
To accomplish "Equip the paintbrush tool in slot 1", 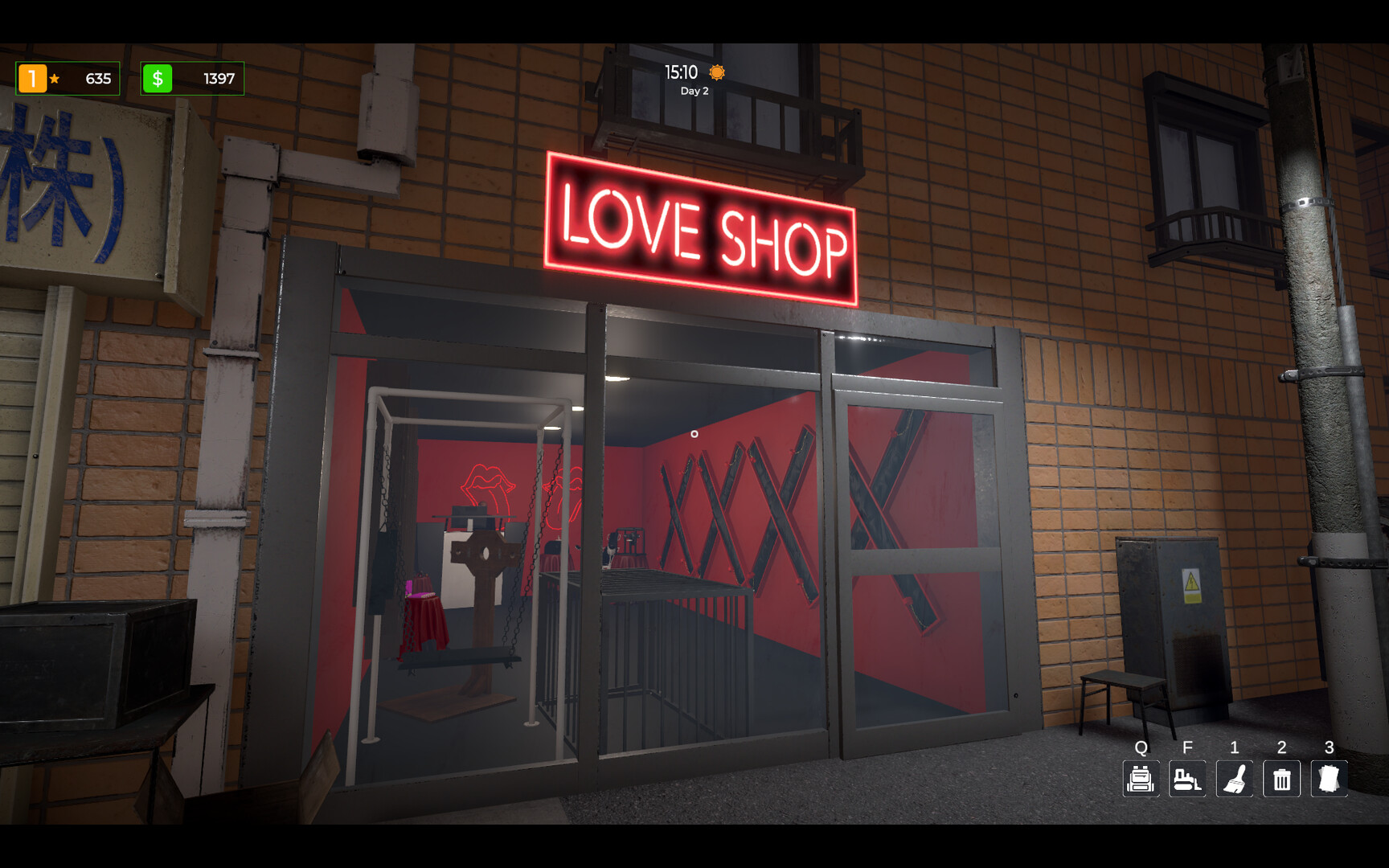I will (1235, 779).
